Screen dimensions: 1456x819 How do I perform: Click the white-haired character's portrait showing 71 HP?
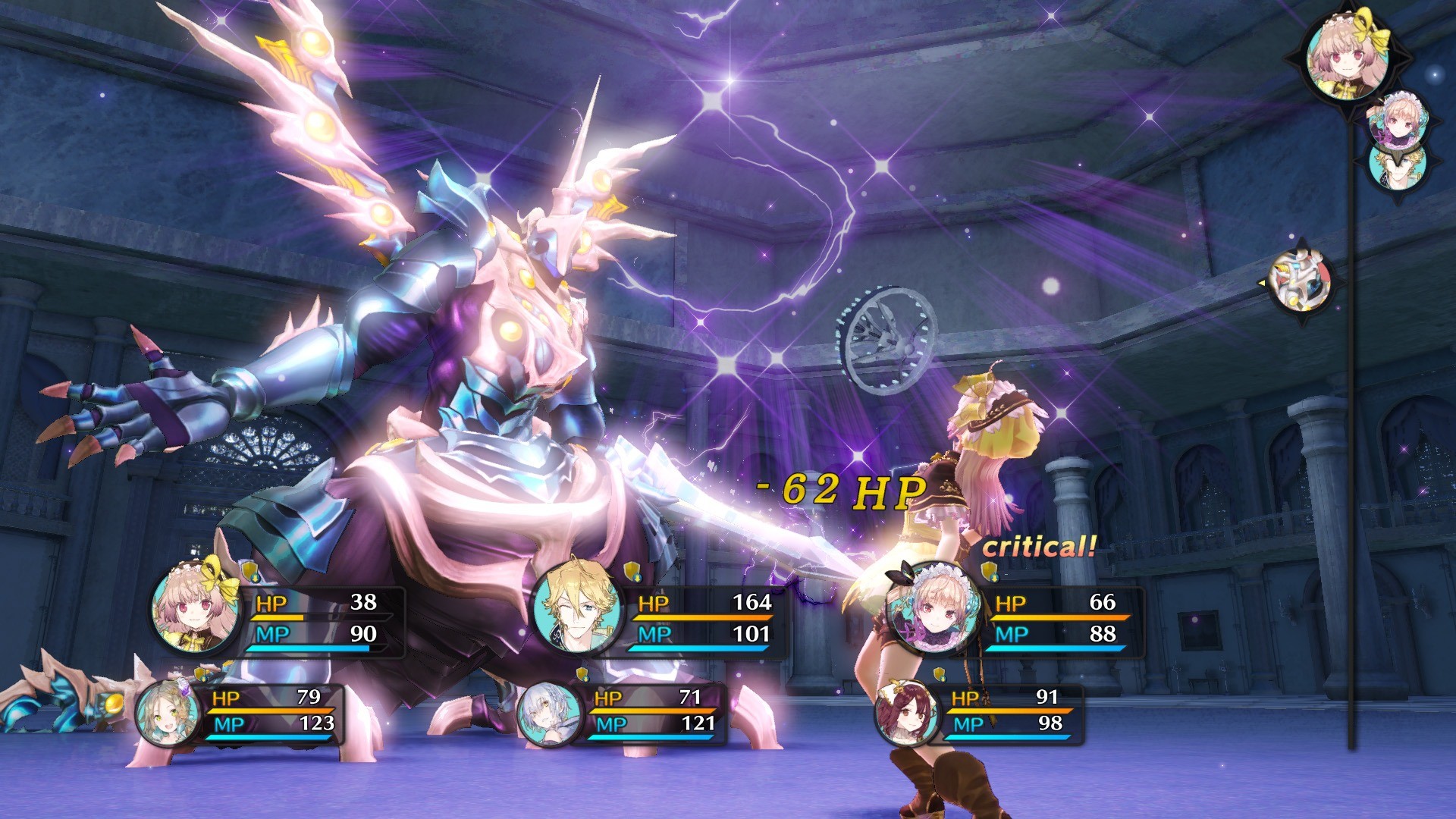pyautogui.click(x=550, y=717)
